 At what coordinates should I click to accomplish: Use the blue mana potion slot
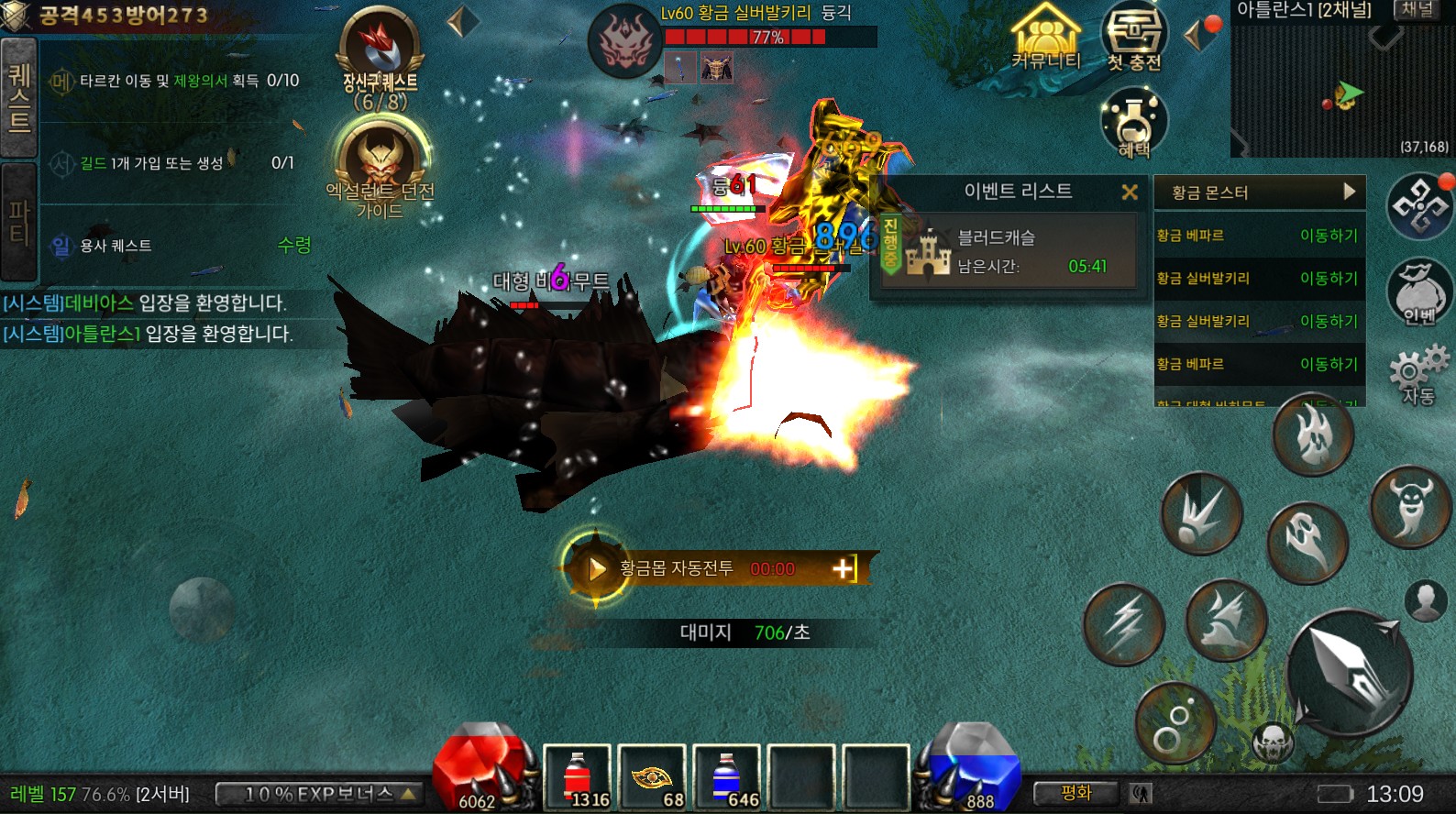click(x=726, y=777)
